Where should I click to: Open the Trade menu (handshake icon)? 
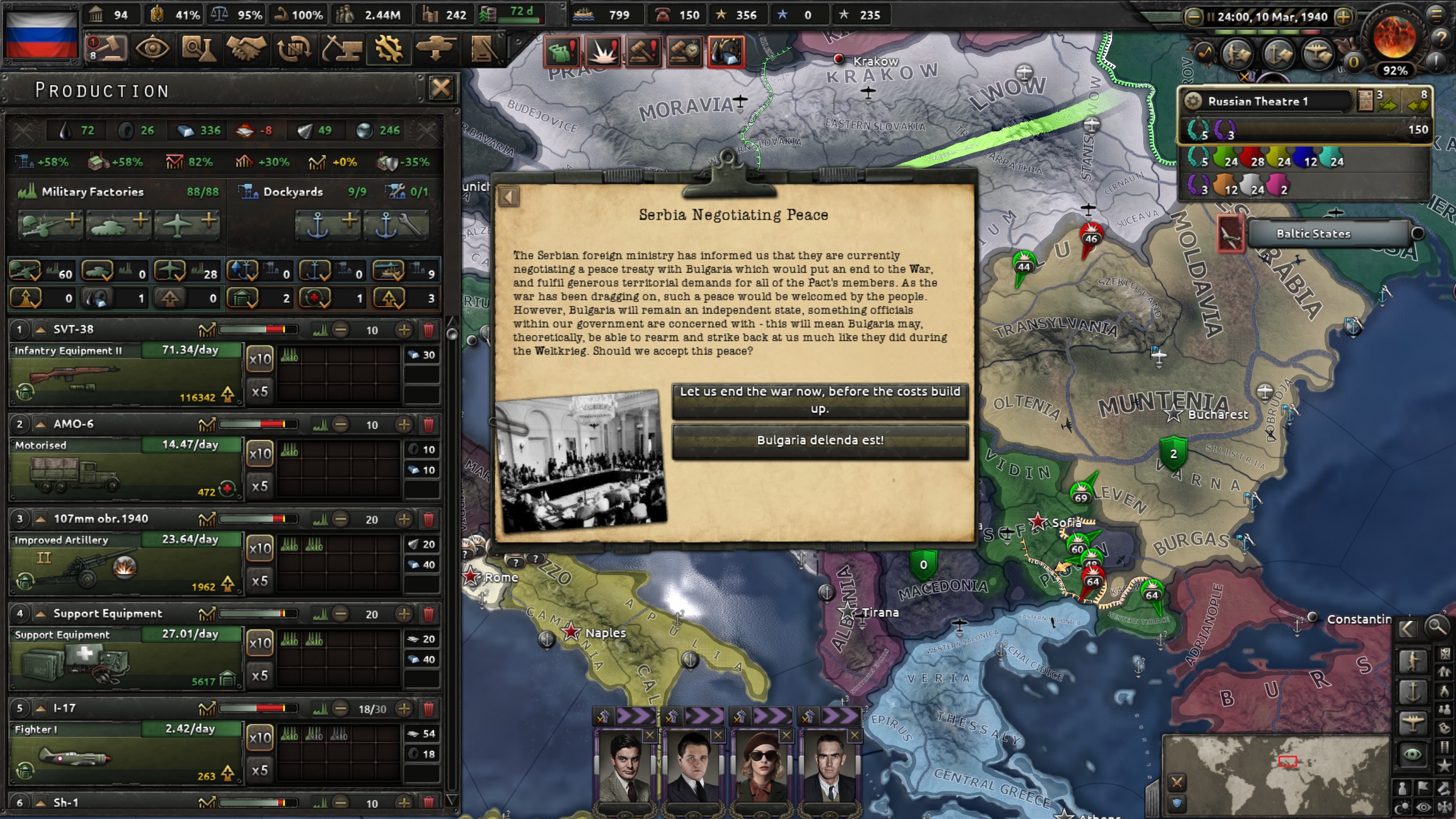(x=249, y=50)
